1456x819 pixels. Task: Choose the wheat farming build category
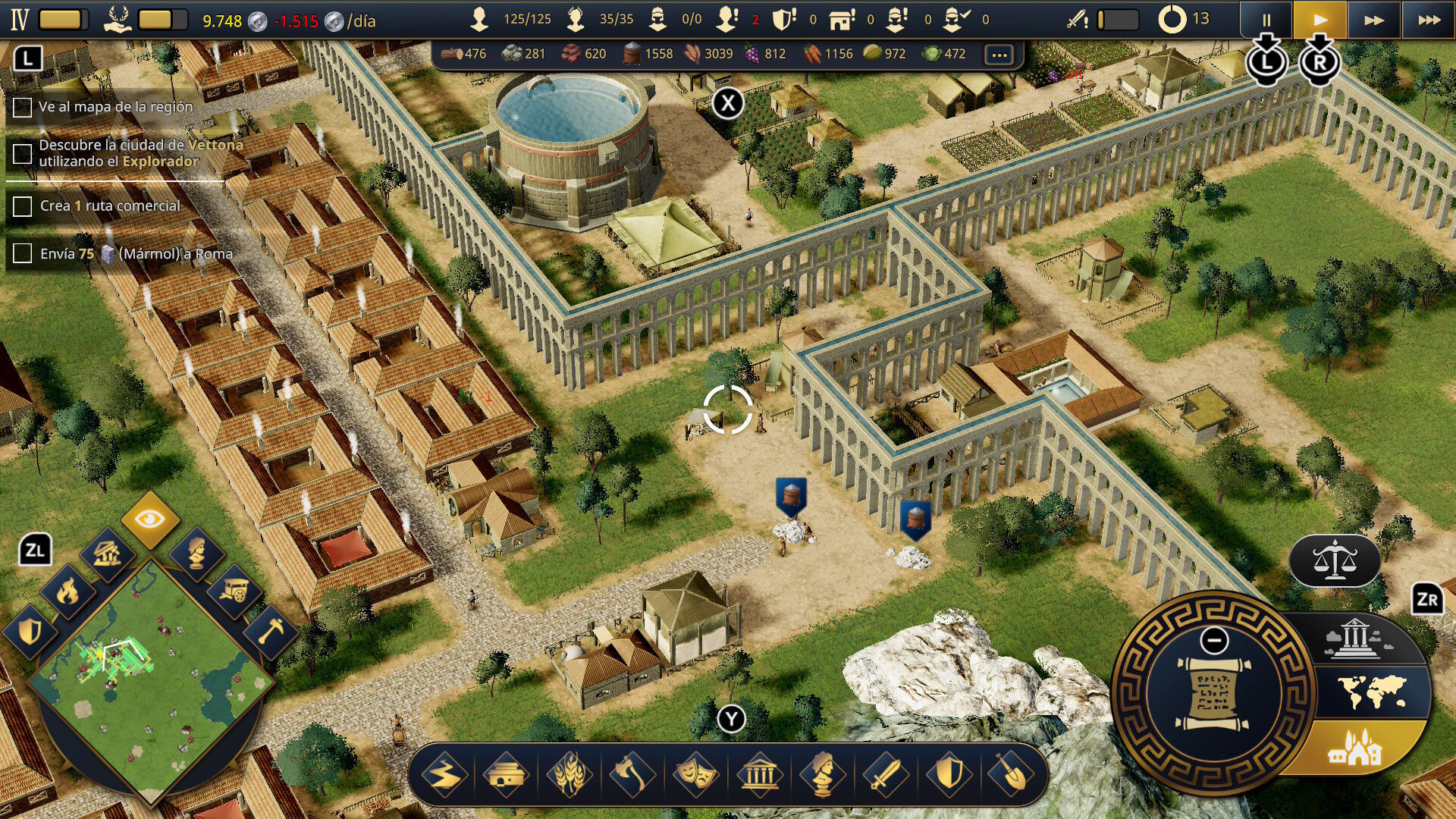(570, 775)
